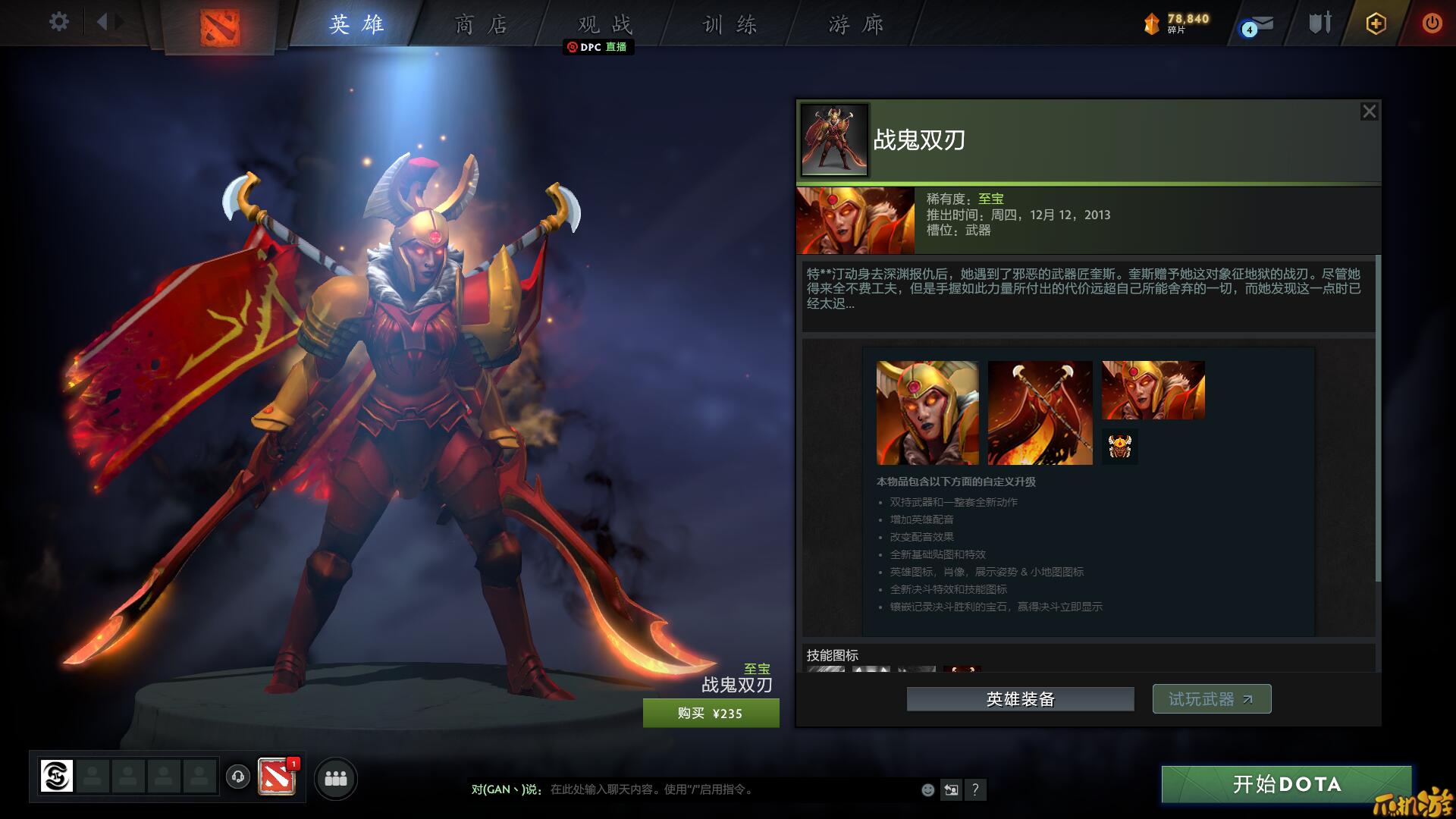Viewport: 1456px width, 819px height.
Task: Launch 试玩武器 weapon demo
Action: click(x=1211, y=698)
